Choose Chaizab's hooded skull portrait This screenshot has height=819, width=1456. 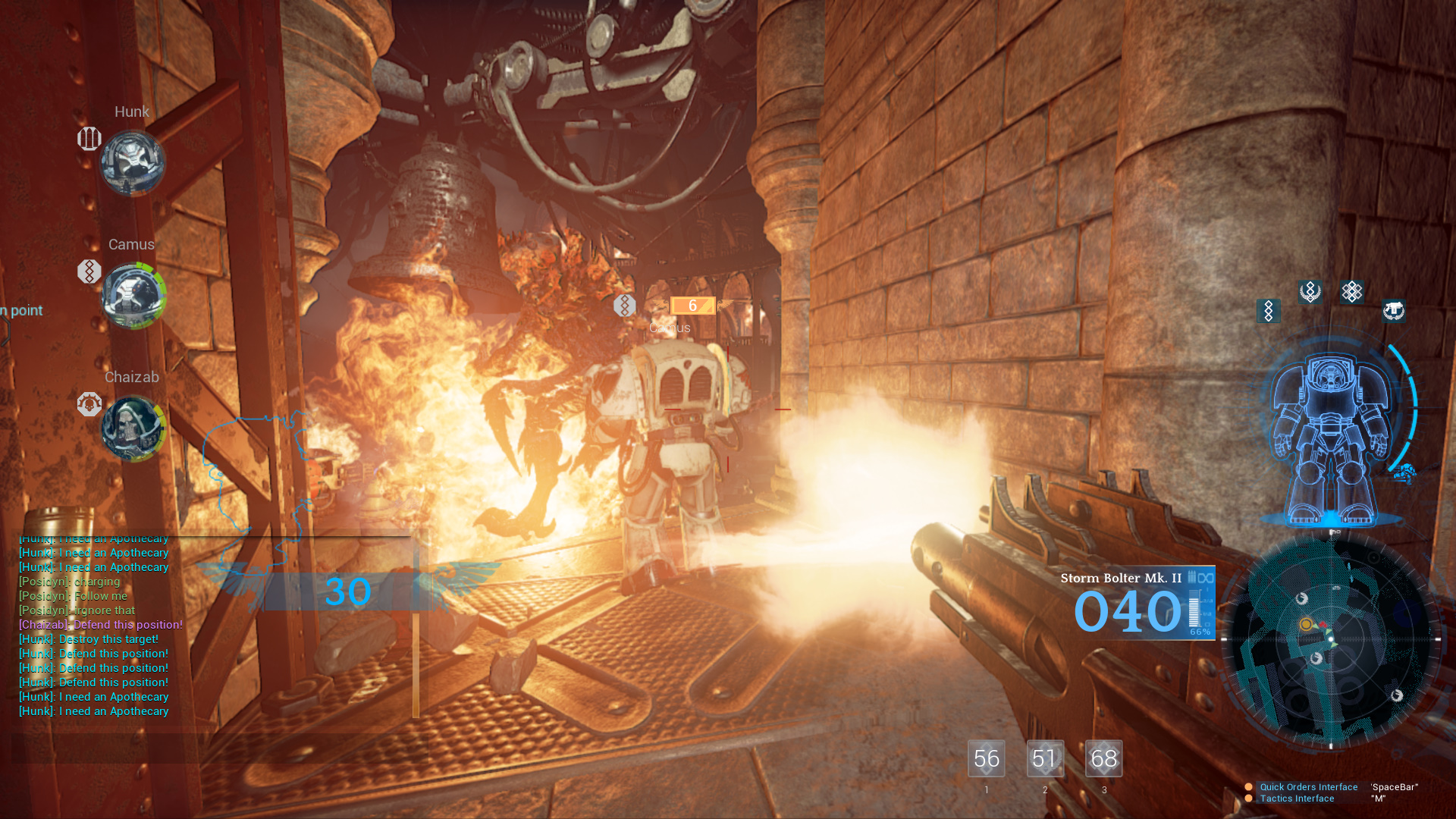133,428
